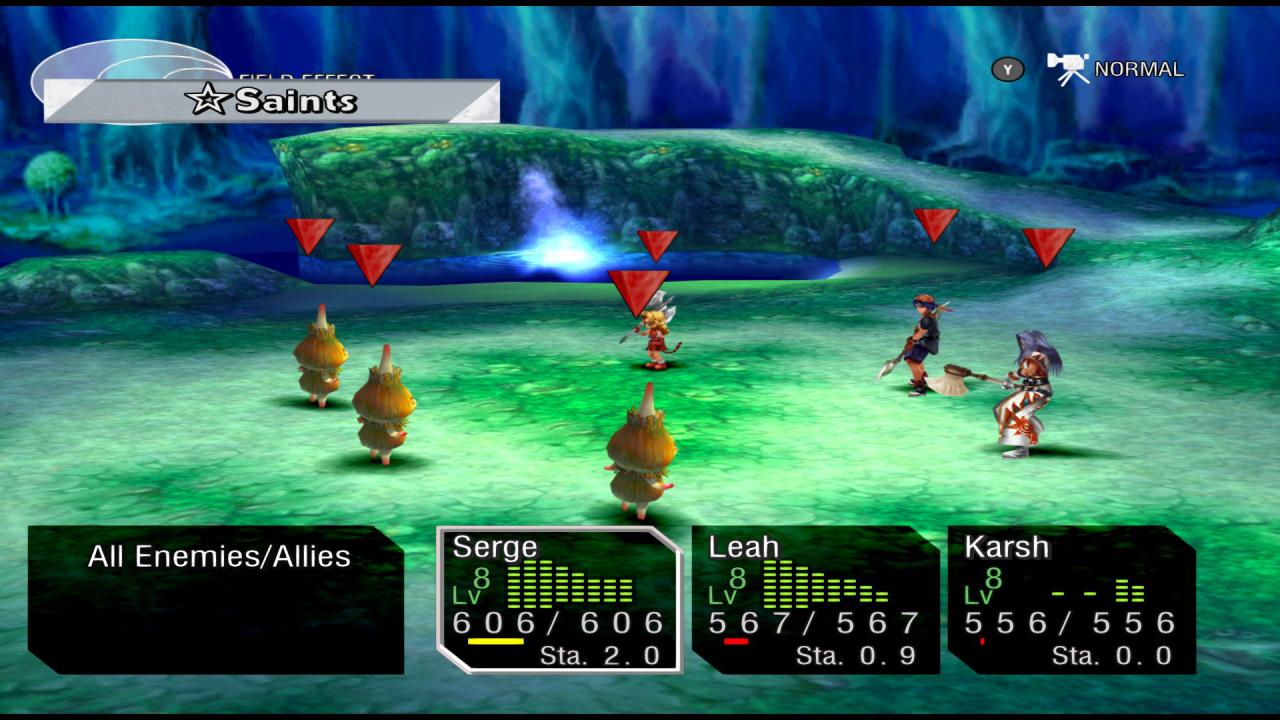Toggle the NORMAL camera mode icon
Screen dimensions: 1280x720
pos(1067,69)
